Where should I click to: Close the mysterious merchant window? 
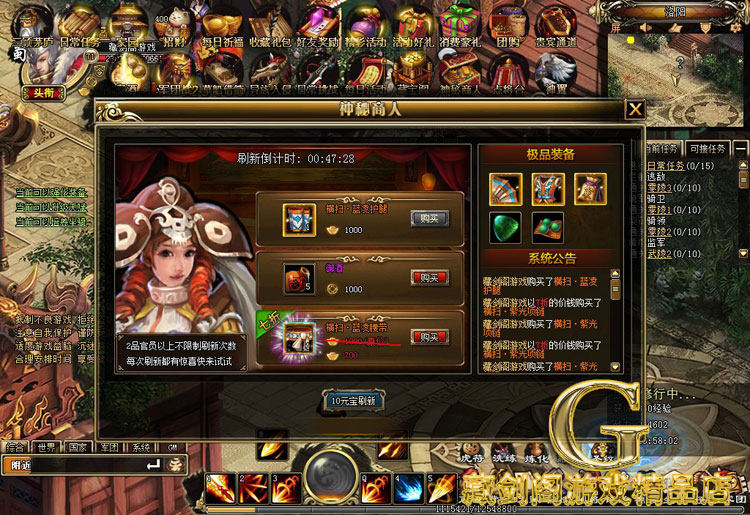[x=634, y=110]
